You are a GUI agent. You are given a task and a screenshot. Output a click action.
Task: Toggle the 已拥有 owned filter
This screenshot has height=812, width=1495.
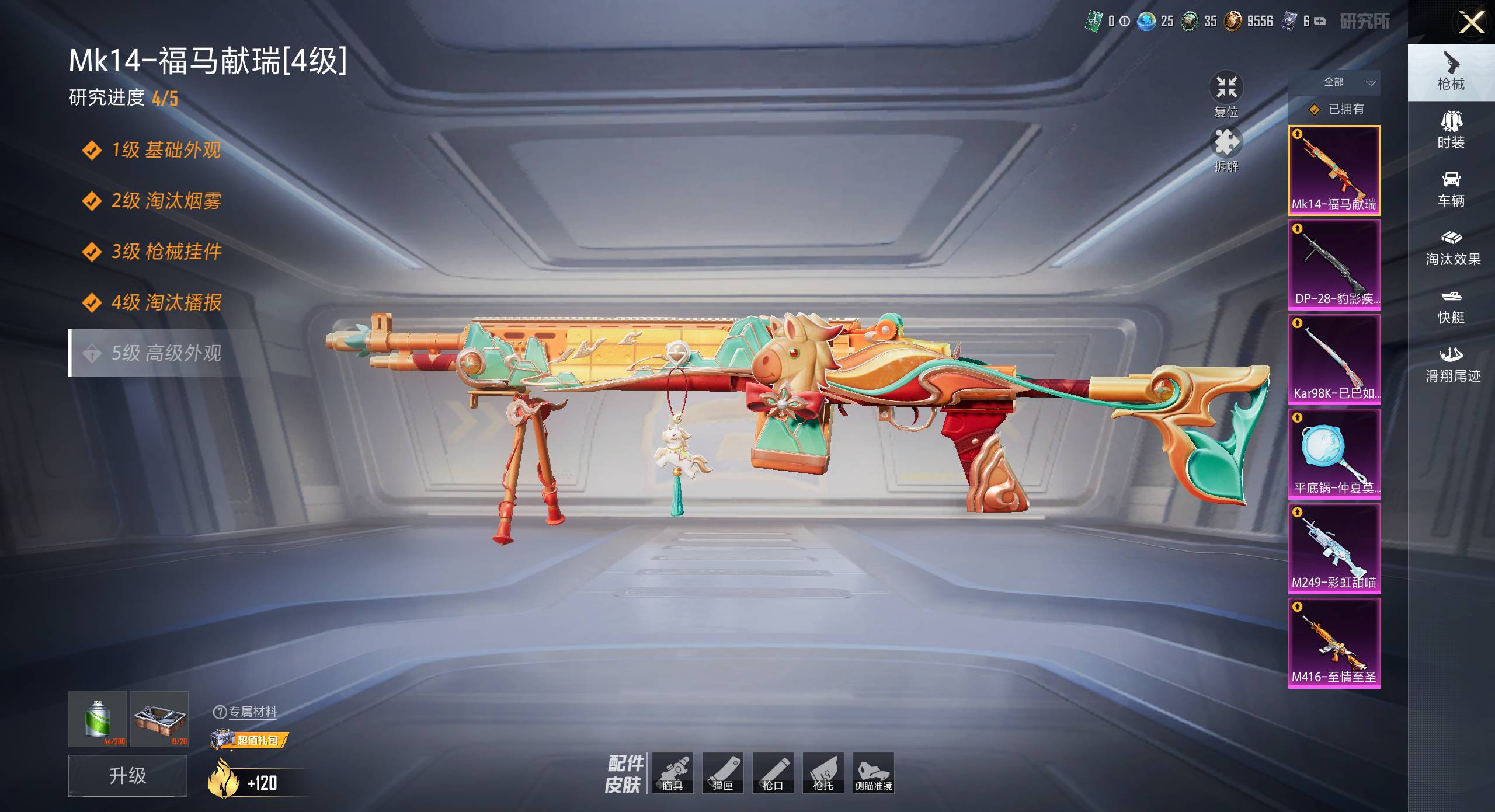pos(1336,109)
